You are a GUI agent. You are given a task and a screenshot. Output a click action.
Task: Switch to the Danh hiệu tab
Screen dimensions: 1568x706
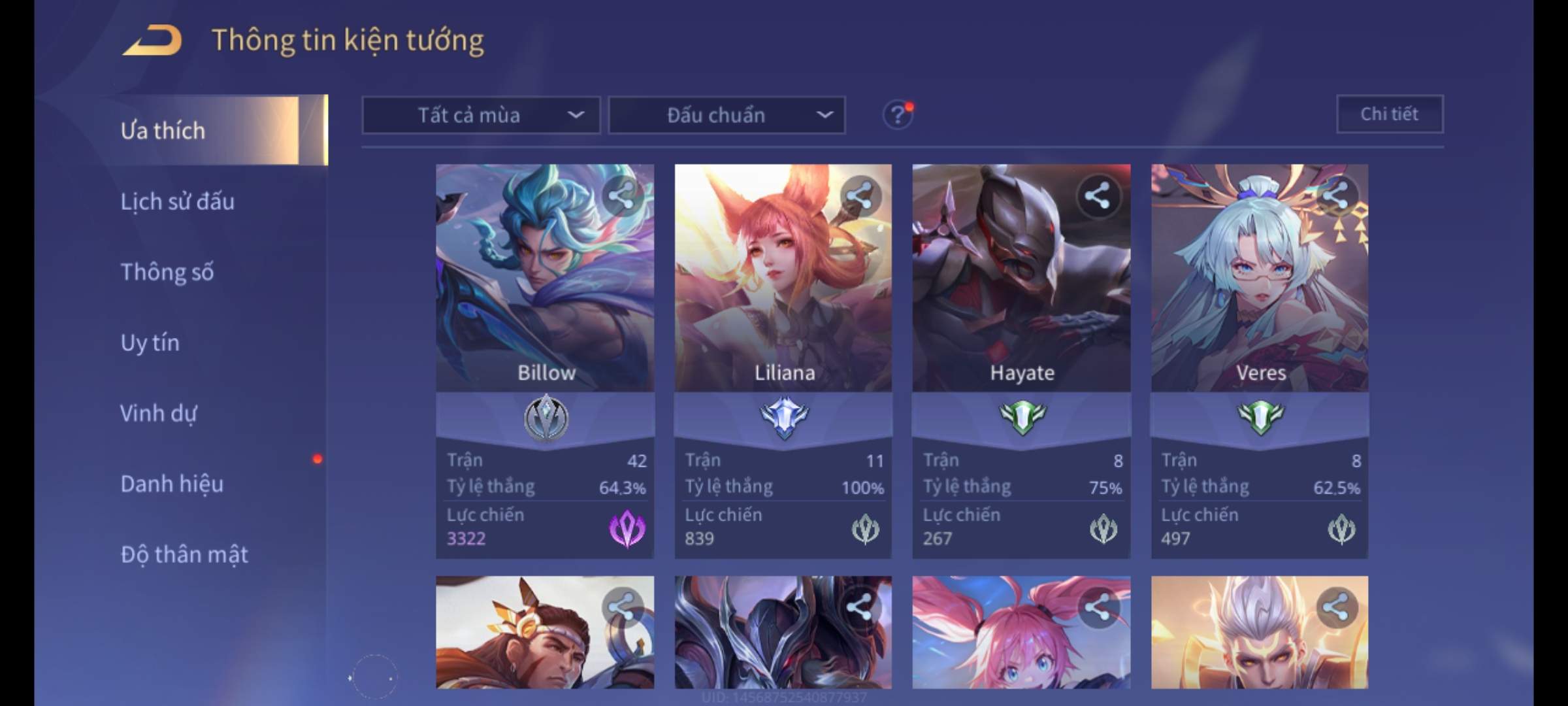click(172, 484)
